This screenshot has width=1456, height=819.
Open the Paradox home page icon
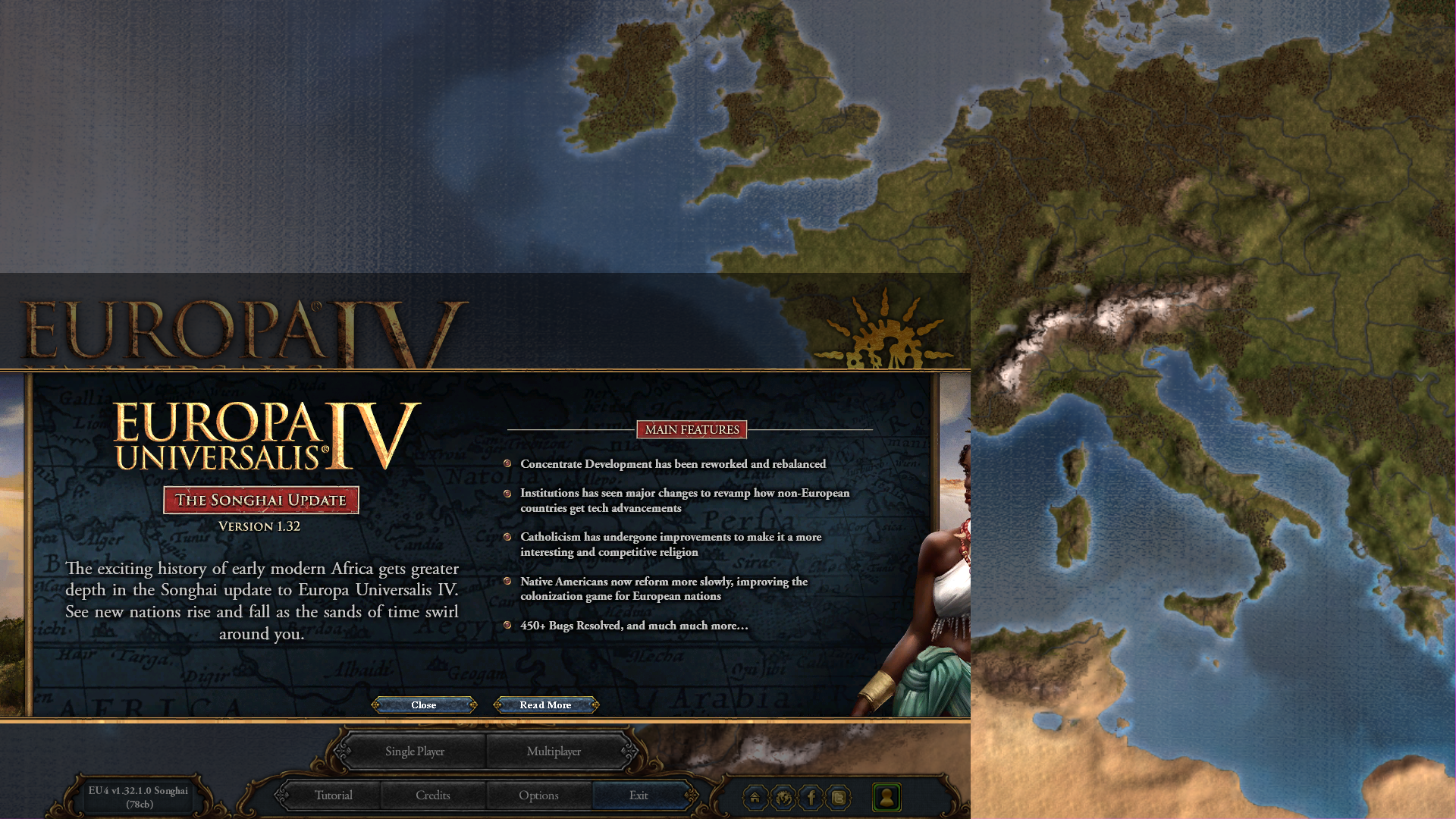(x=755, y=798)
